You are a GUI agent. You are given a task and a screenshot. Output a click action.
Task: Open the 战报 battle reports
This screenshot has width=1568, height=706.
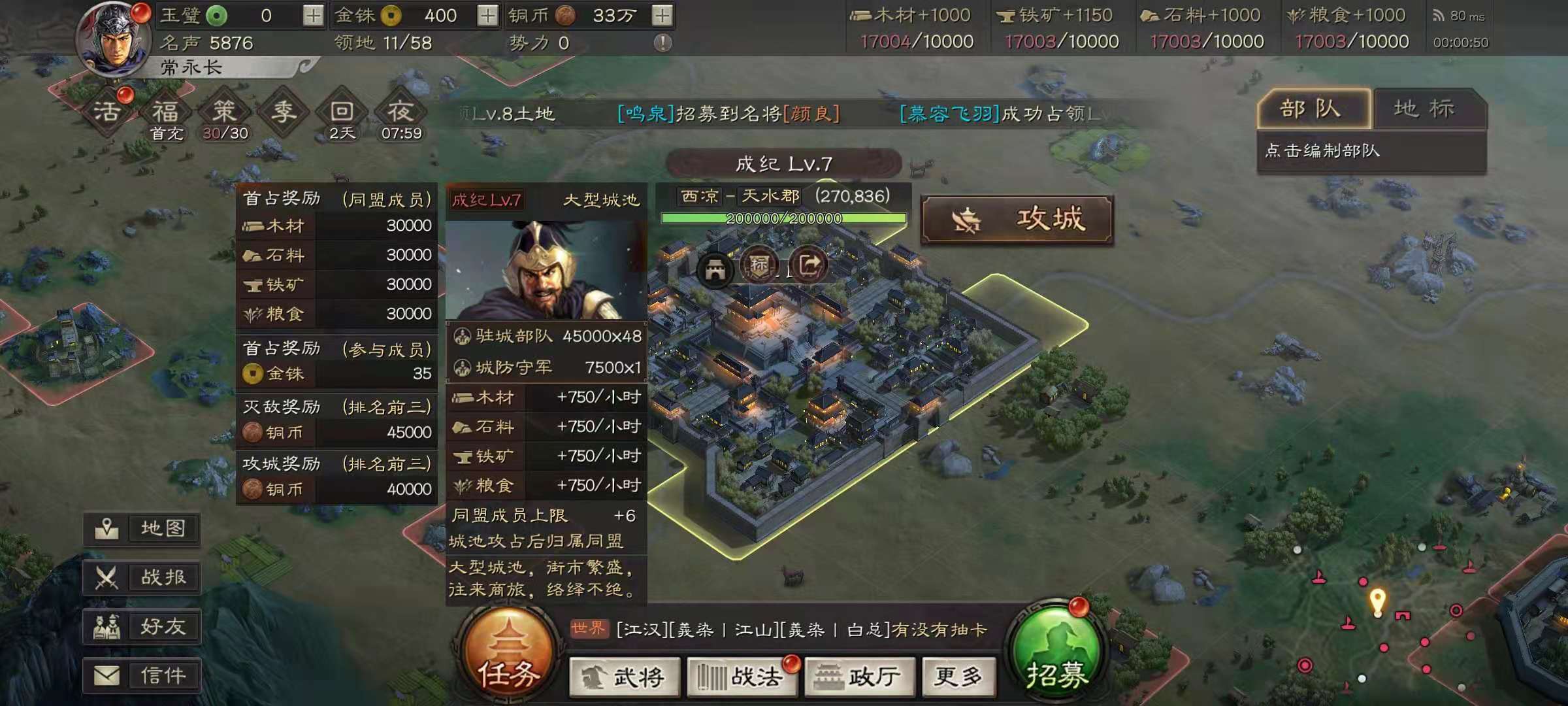click(x=140, y=578)
